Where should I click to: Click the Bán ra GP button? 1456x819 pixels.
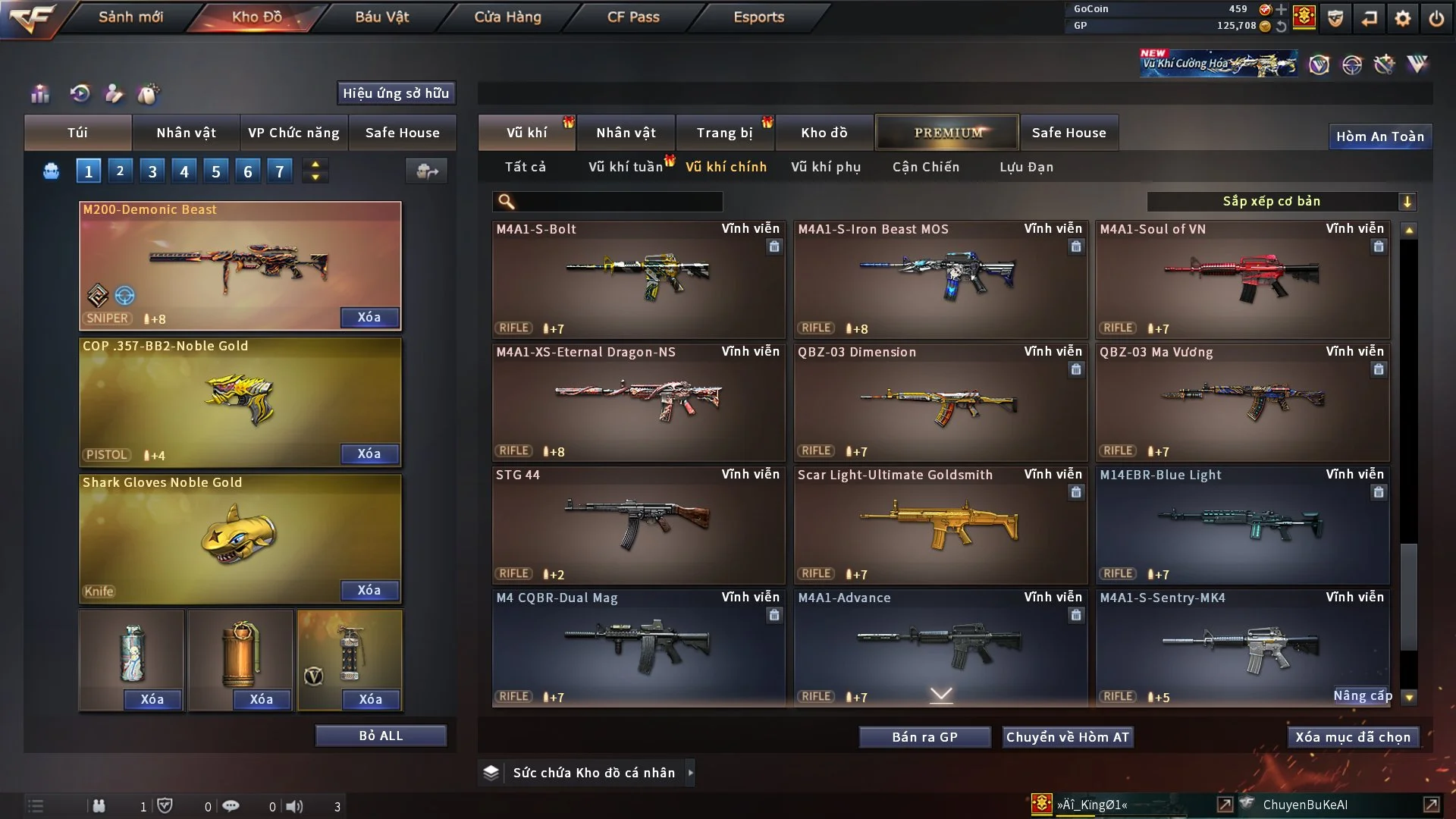point(924,737)
